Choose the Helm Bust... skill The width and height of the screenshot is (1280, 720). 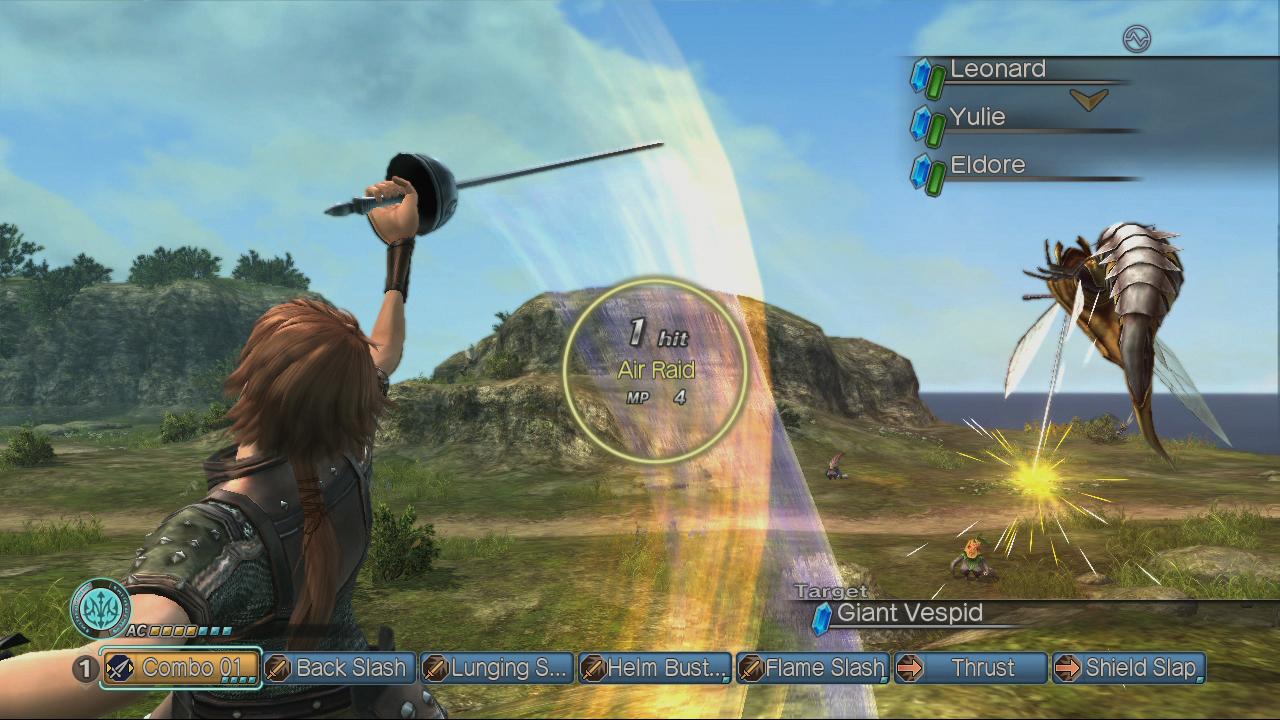tap(655, 668)
